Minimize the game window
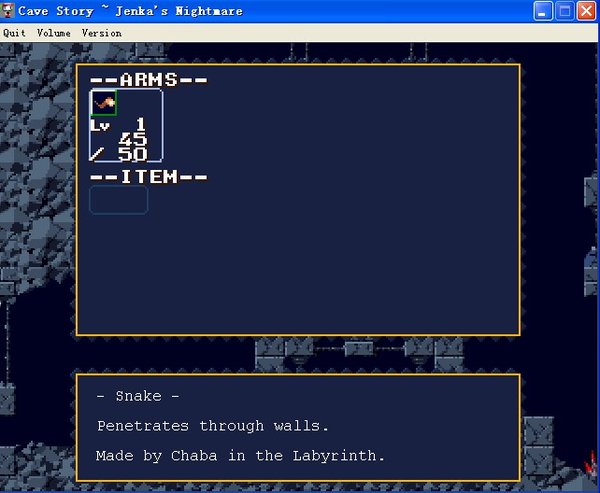600x493 pixels. [x=543, y=11]
